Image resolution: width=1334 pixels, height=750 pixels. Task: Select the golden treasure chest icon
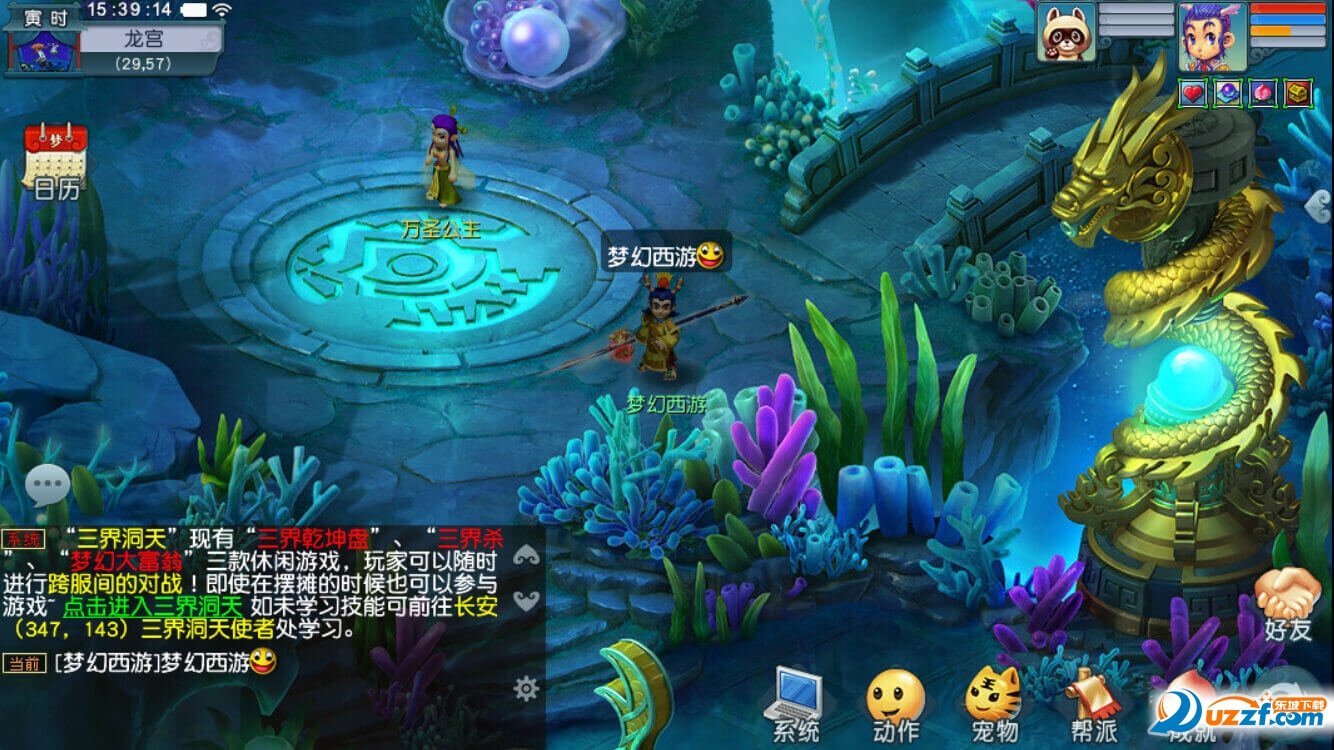[1297, 93]
